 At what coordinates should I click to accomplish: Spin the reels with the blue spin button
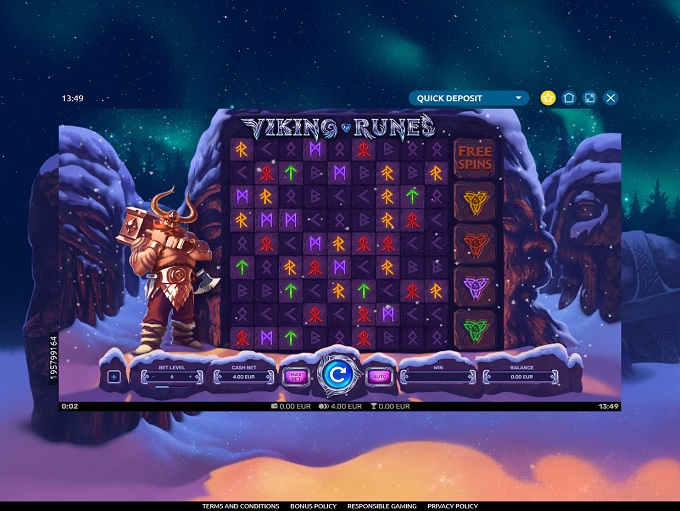point(337,376)
